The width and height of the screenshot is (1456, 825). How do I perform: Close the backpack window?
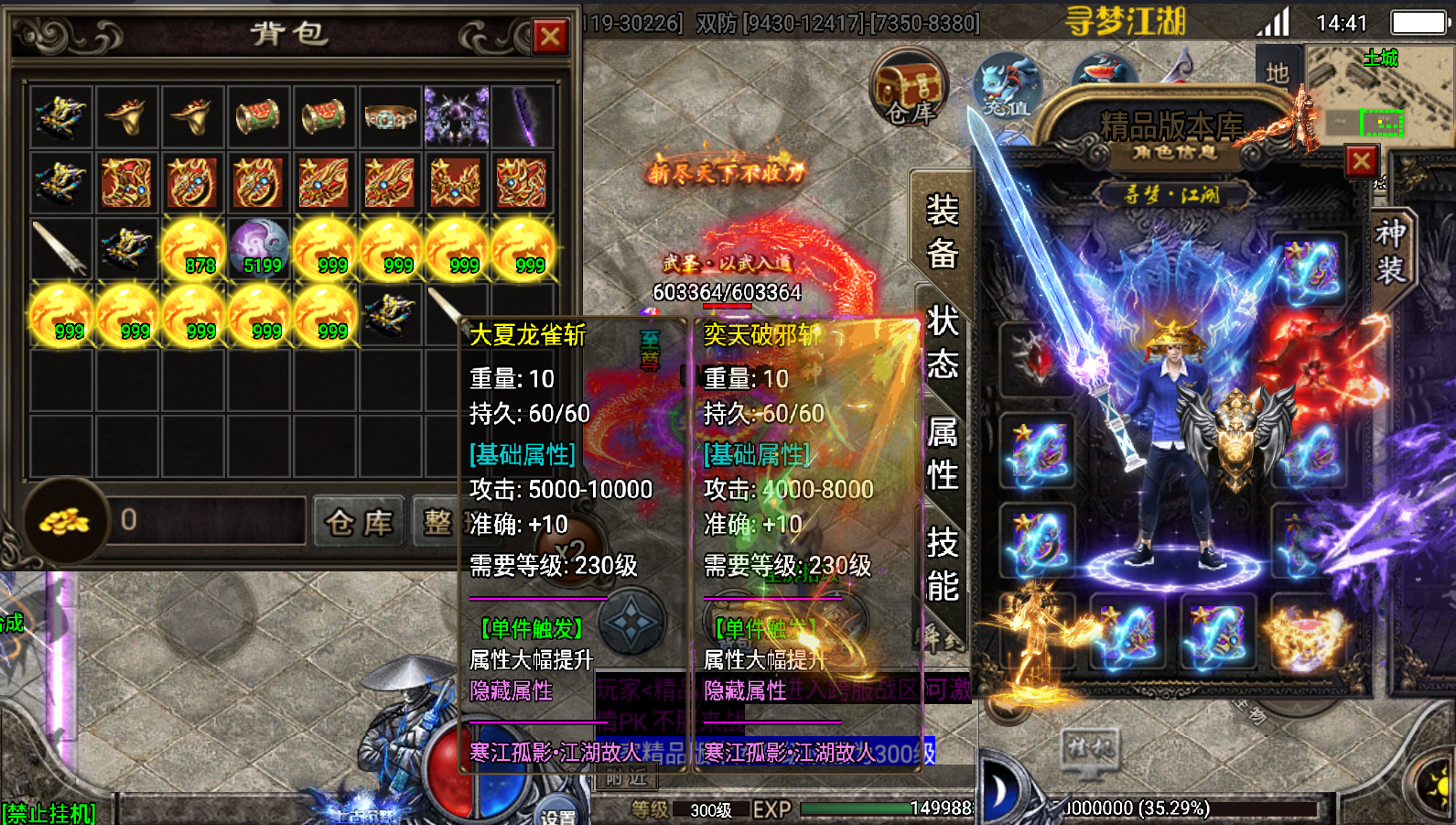(550, 38)
